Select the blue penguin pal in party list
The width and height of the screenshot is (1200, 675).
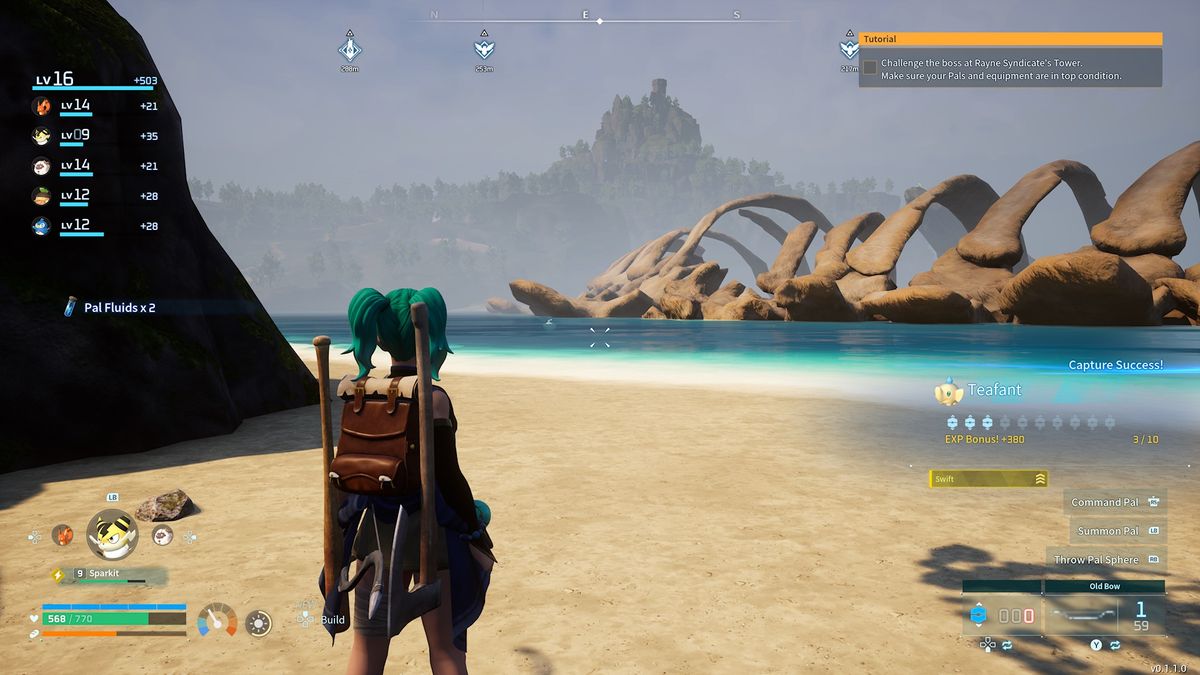click(41, 226)
